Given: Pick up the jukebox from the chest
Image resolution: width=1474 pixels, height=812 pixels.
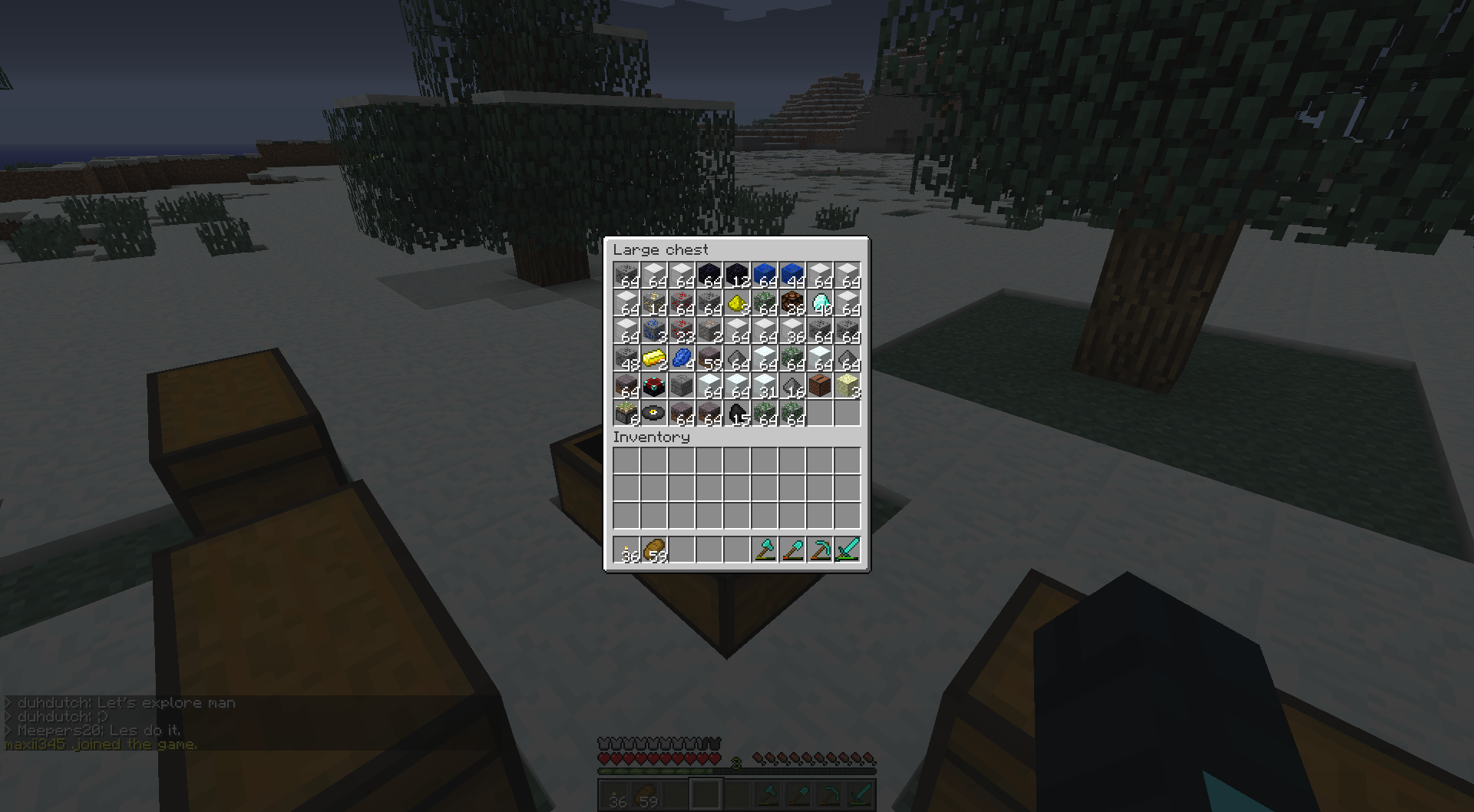Looking at the screenshot, I should (x=819, y=385).
